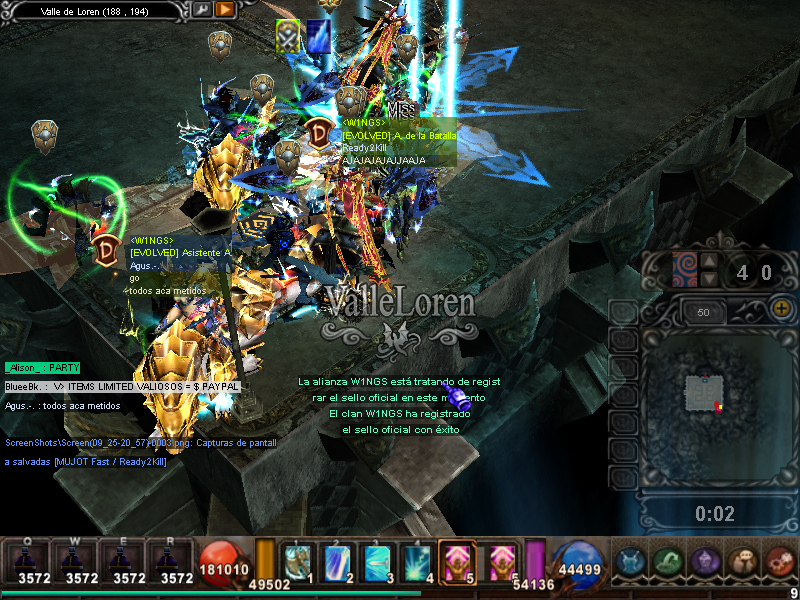Activate skill slot 2
800x600 pixels.
tap(337, 560)
